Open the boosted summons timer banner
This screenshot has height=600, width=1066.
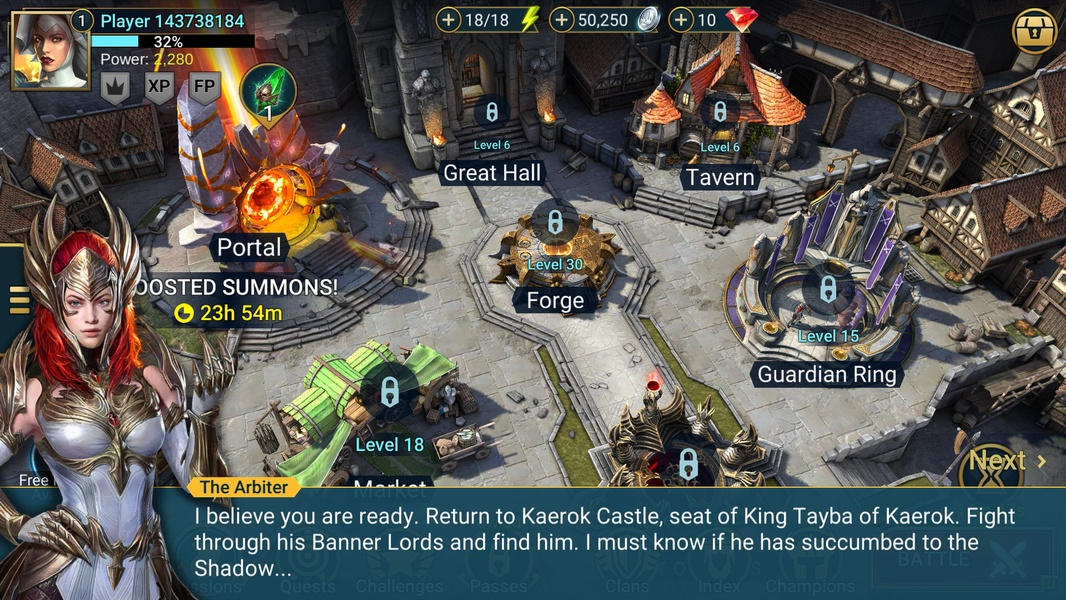238,300
